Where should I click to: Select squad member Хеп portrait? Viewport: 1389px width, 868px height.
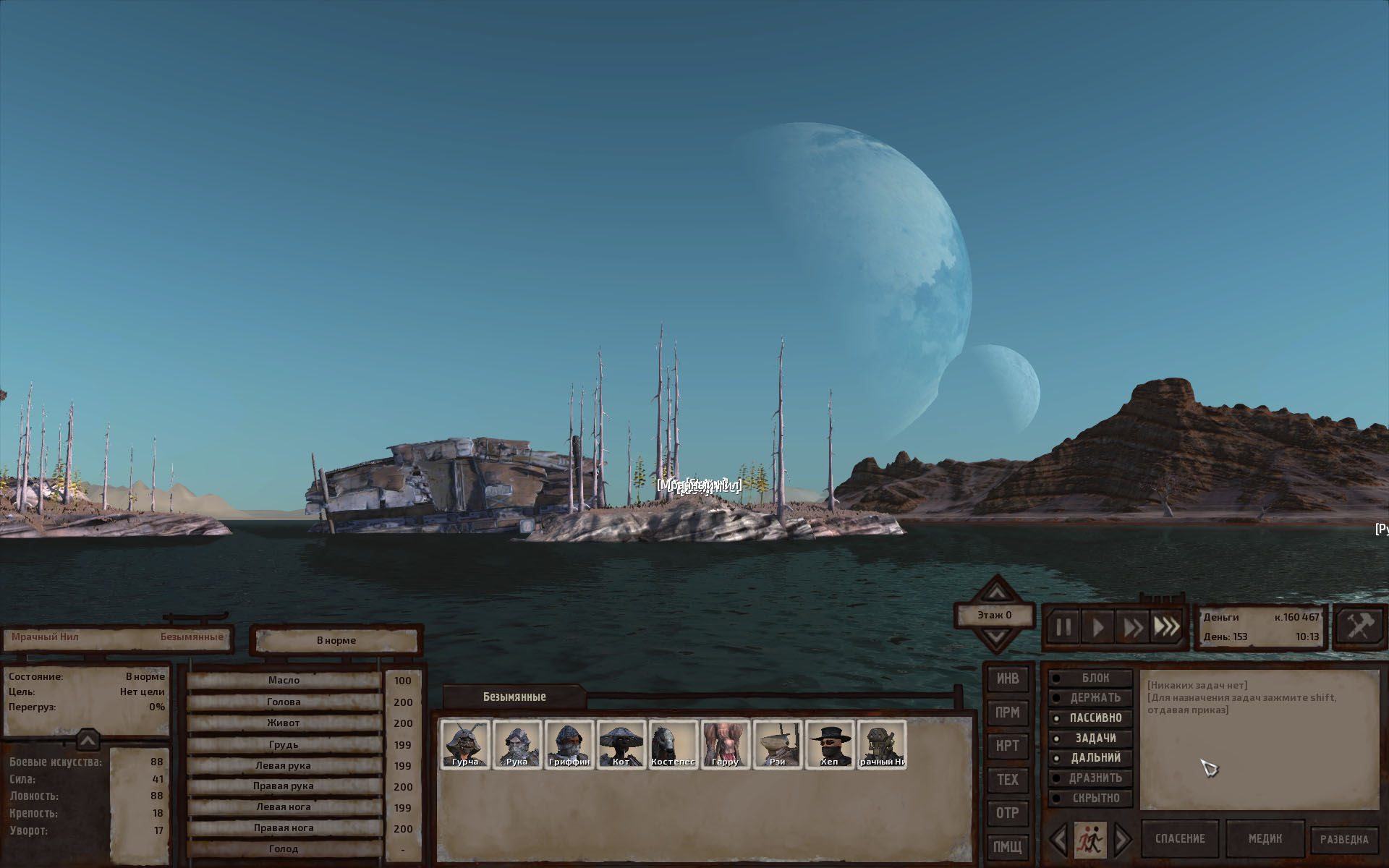(x=830, y=744)
